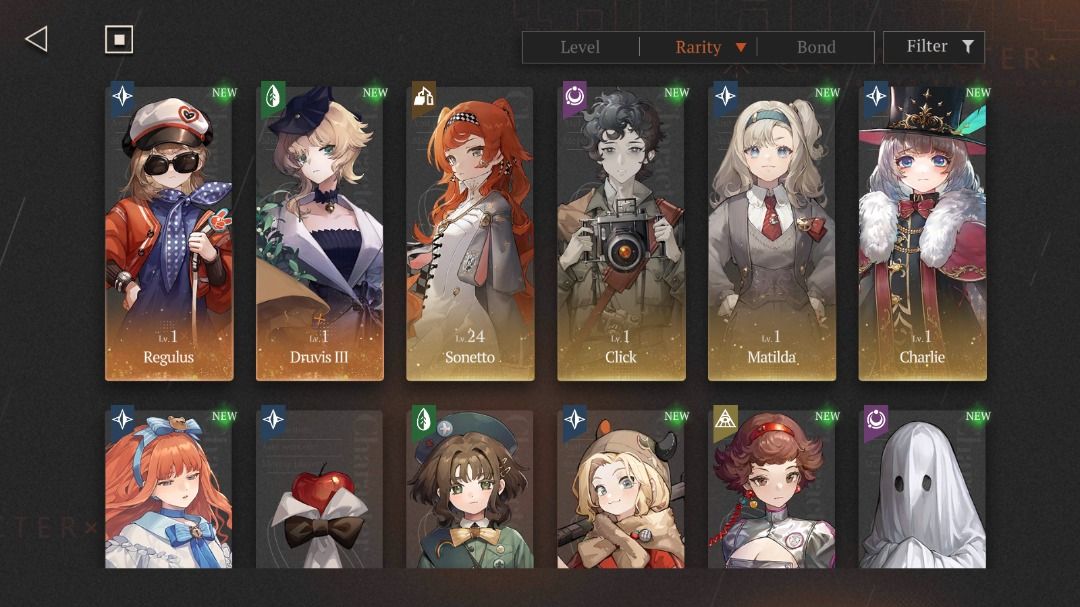This screenshot has height=607, width=1080.
Task: Open the green beret girl's card
Action: 470,488
